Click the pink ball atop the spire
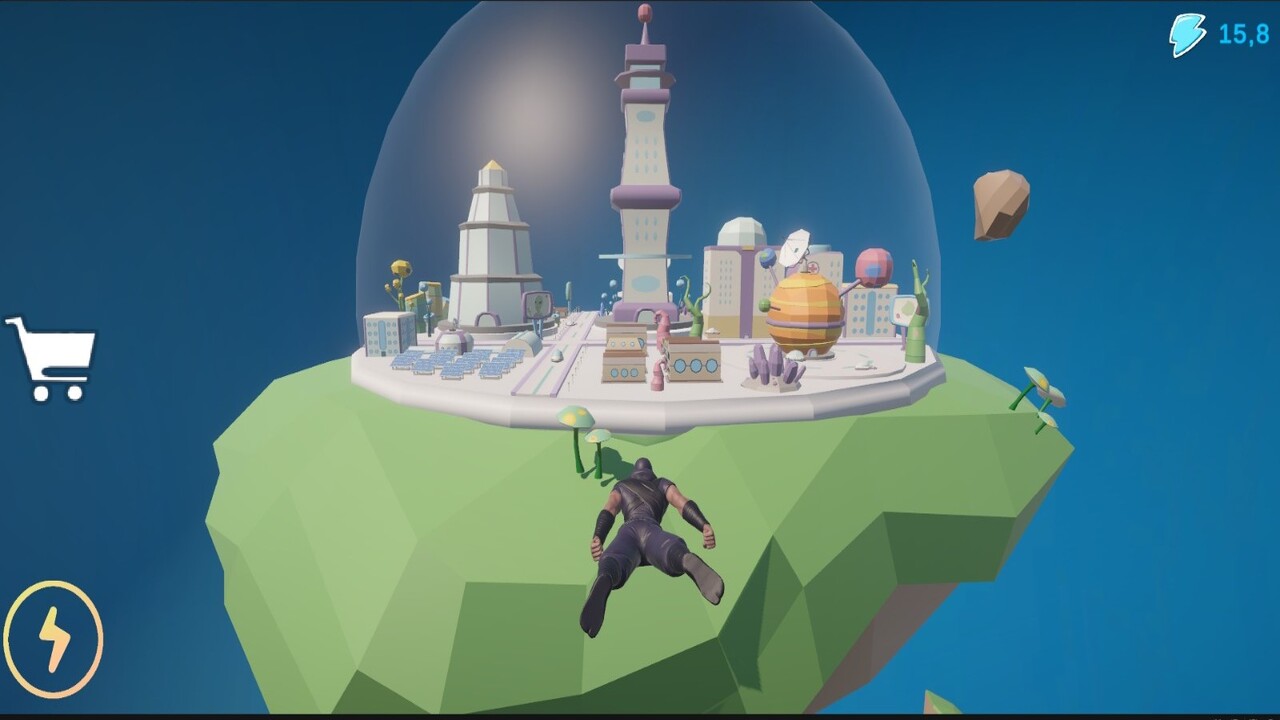Viewport: 1280px width, 720px height. click(643, 14)
